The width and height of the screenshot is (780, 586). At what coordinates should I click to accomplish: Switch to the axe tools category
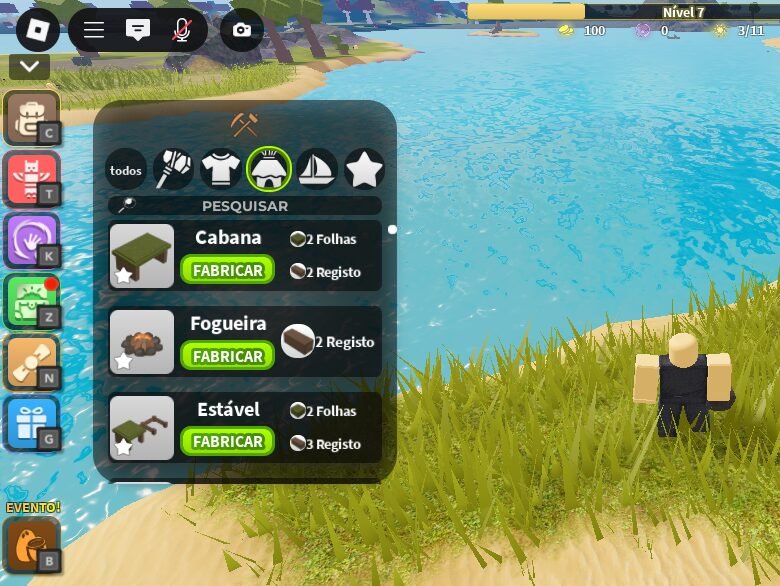[173, 169]
